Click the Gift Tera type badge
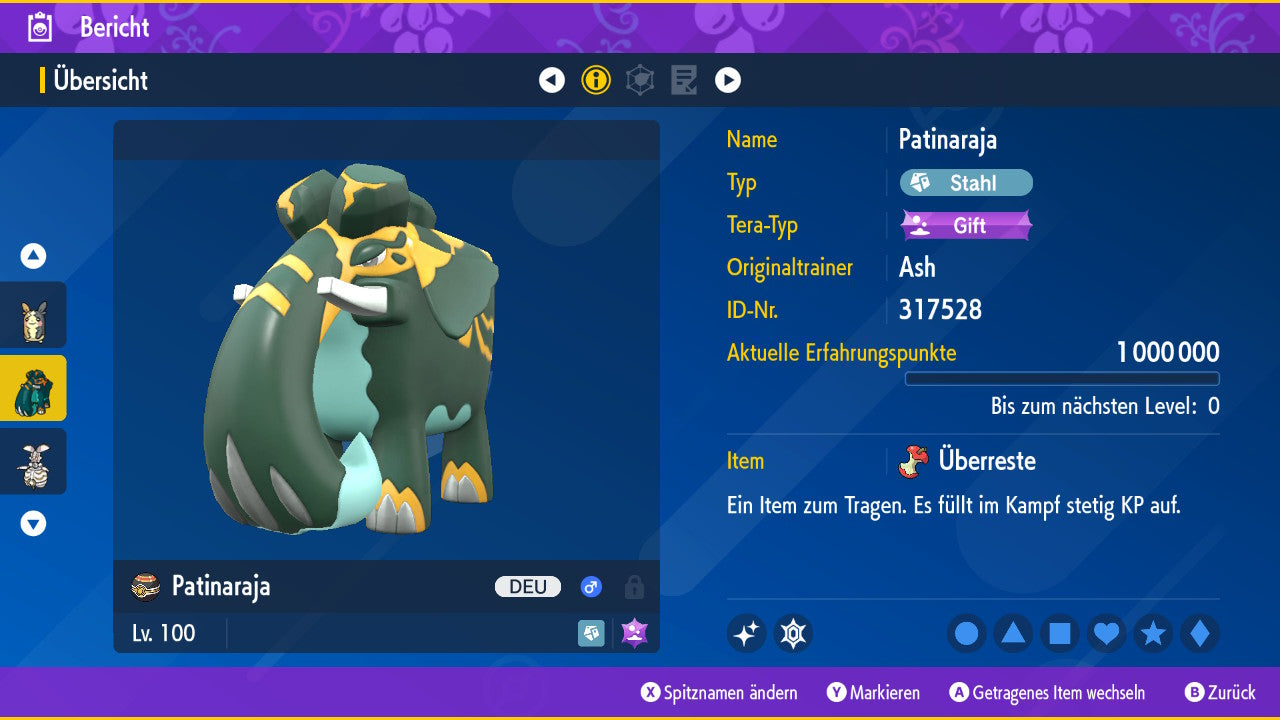 (966, 225)
